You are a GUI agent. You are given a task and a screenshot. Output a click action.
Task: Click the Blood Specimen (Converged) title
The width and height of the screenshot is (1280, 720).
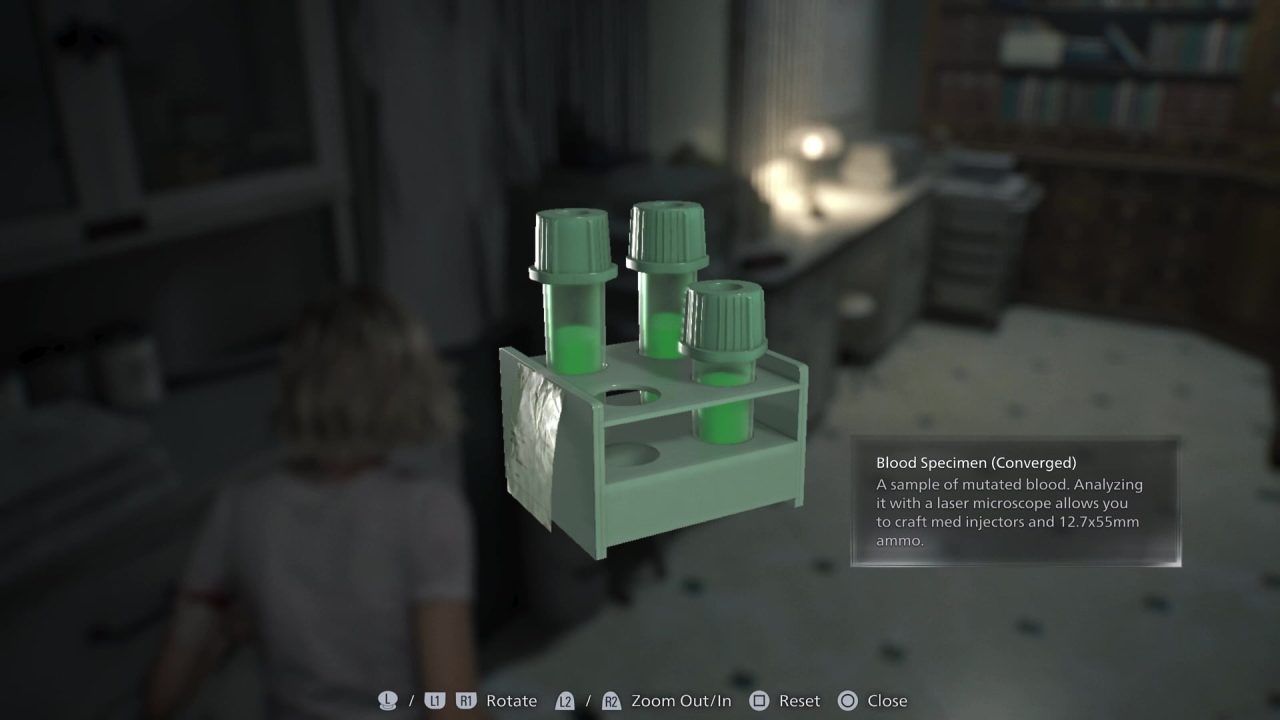point(975,462)
